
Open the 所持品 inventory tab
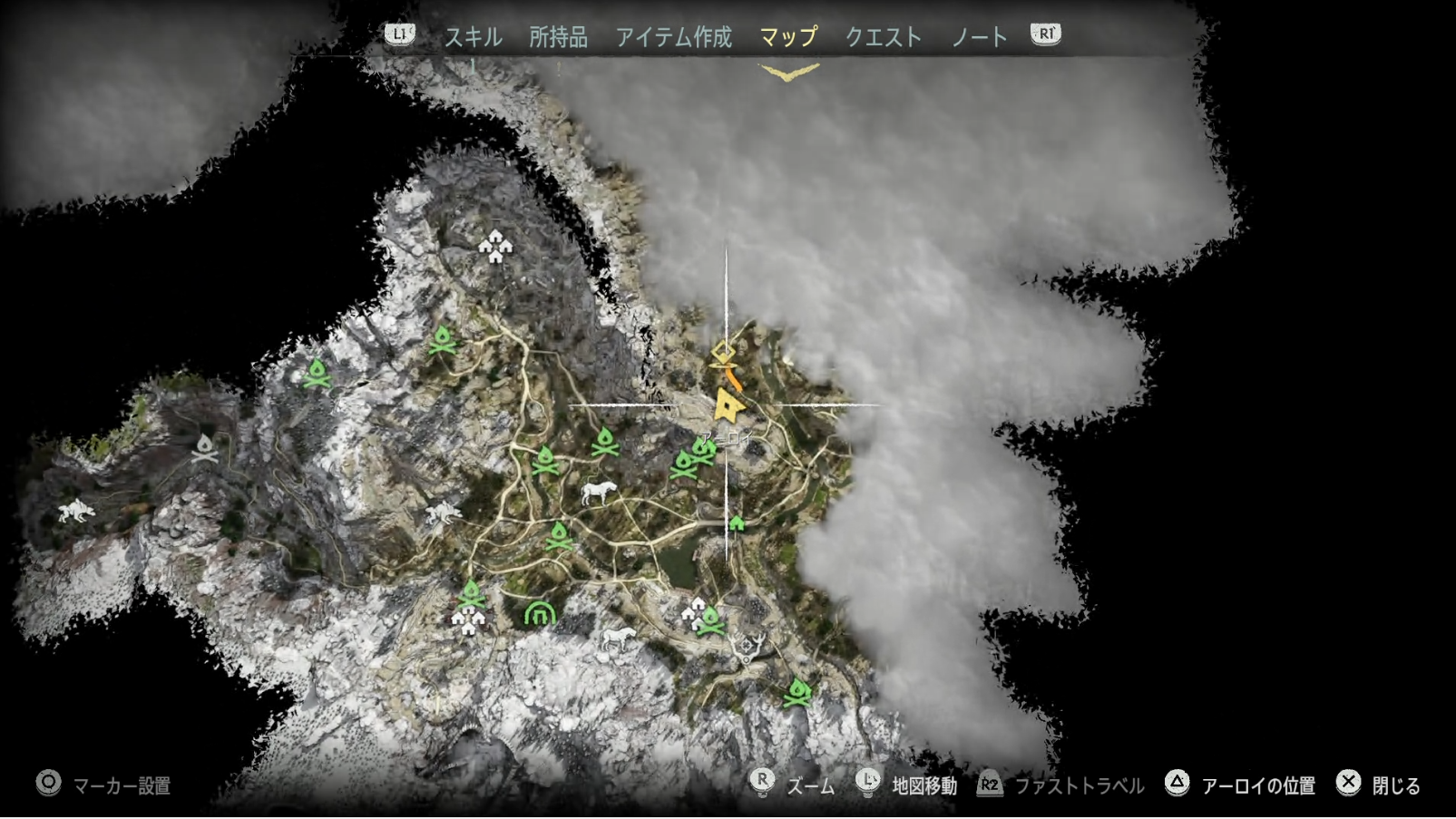pyautogui.click(x=558, y=37)
